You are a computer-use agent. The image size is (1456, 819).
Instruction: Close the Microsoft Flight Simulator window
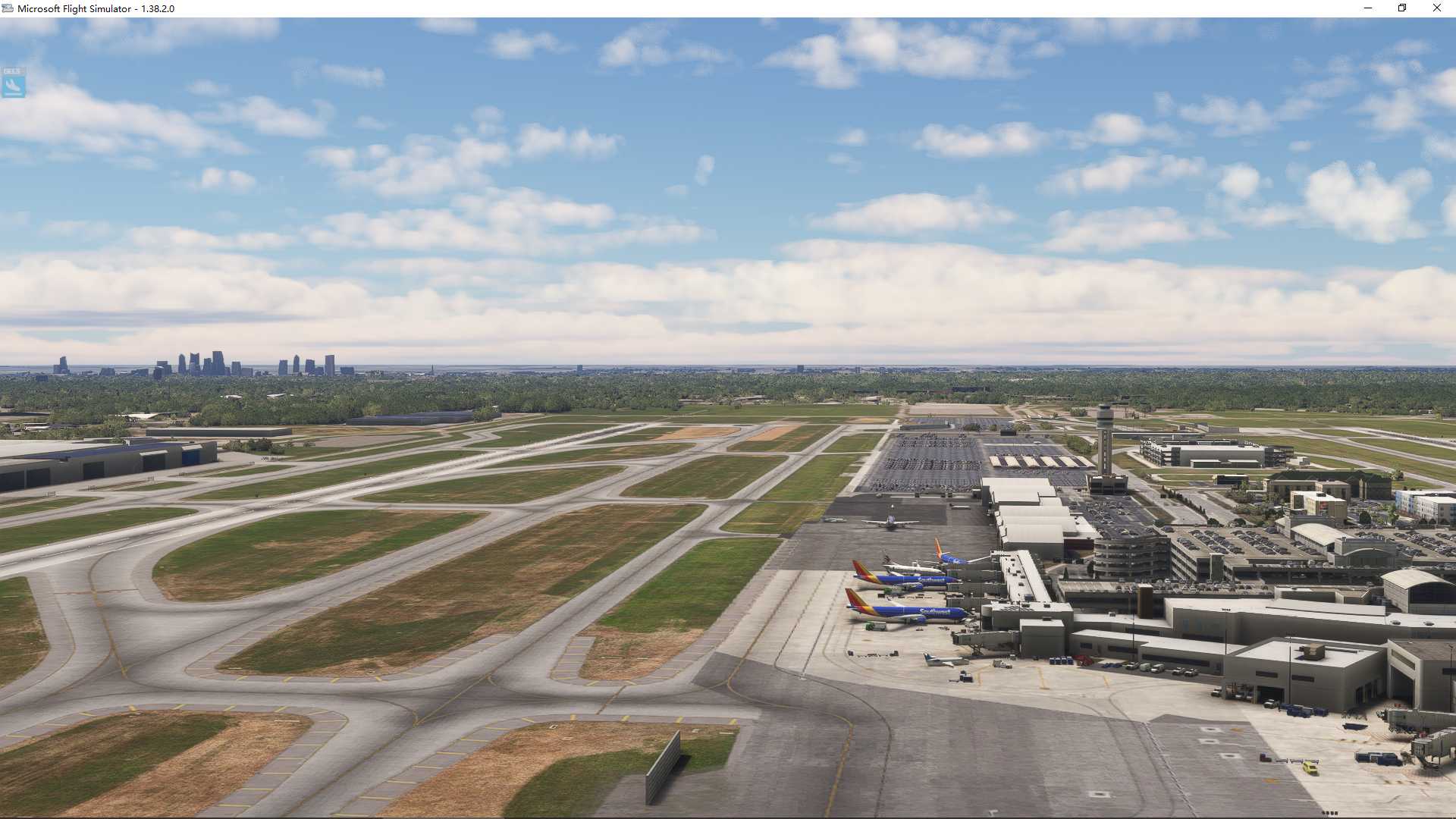click(x=1436, y=8)
